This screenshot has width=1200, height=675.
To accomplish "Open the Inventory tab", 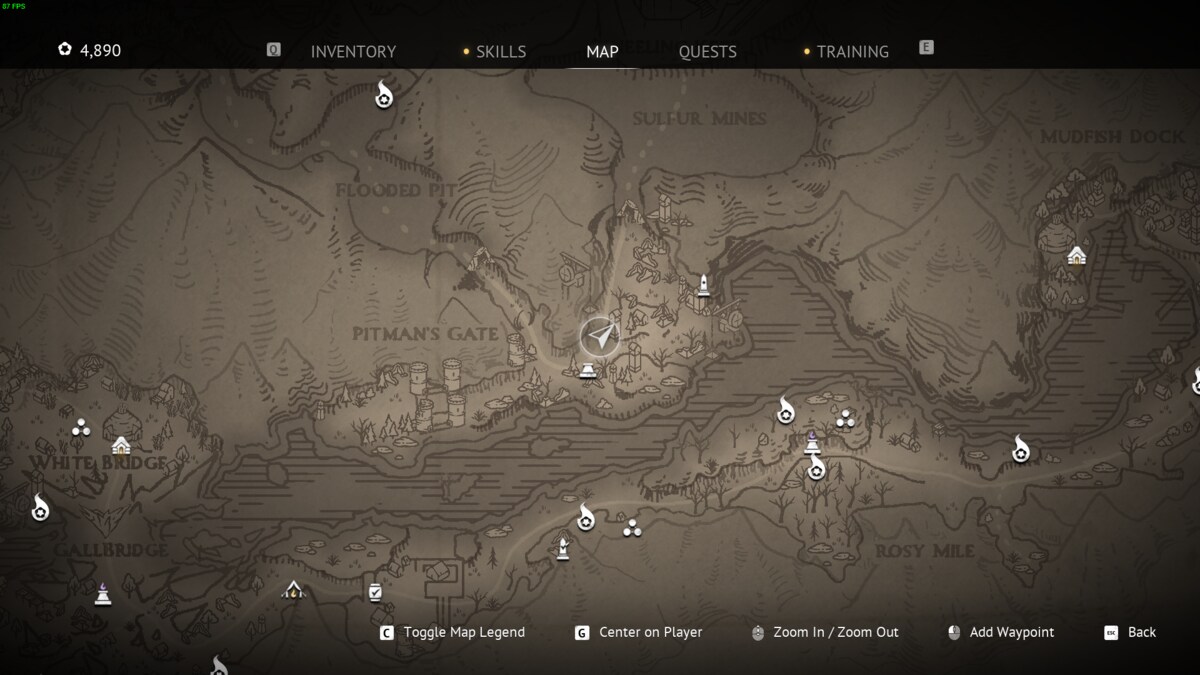I will pos(353,51).
